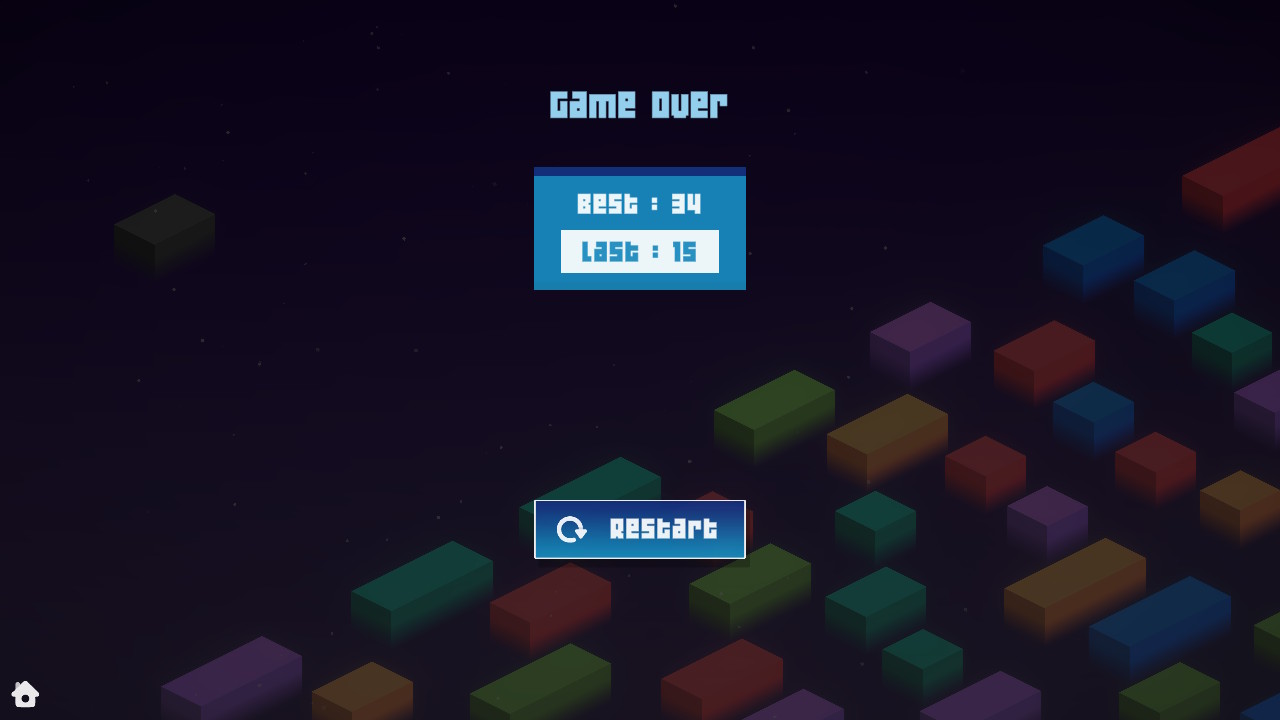Click the Best : 34 score line
This screenshot has width=1280, height=720.
click(x=639, y=203)
